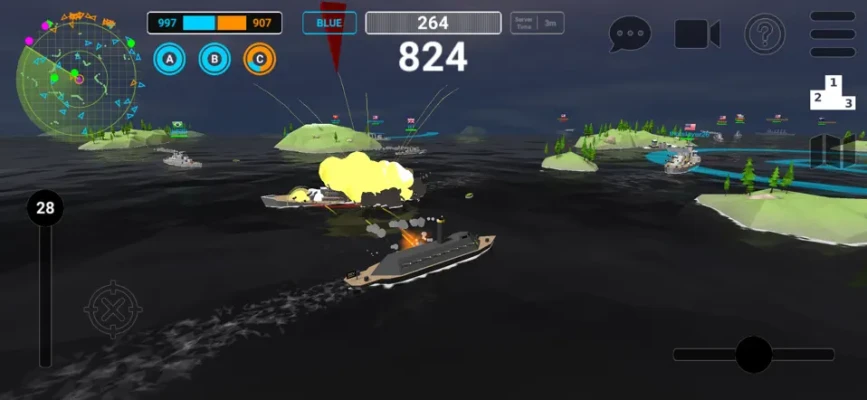The height and width of the screenshot is (400, 867).
Task: Select capture point A indicator
Action: coord(170,60)
